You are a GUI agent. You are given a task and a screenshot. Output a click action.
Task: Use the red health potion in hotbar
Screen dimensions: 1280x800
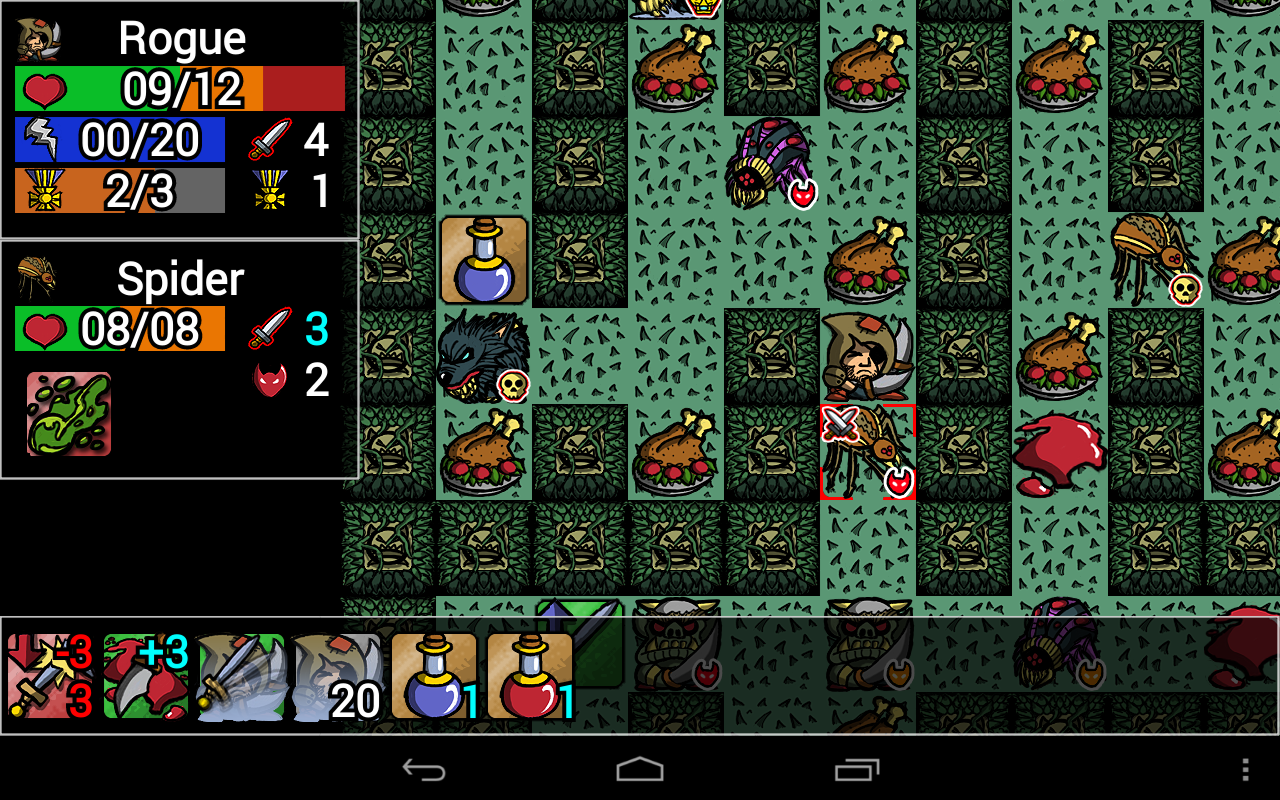tap(530, 676)
